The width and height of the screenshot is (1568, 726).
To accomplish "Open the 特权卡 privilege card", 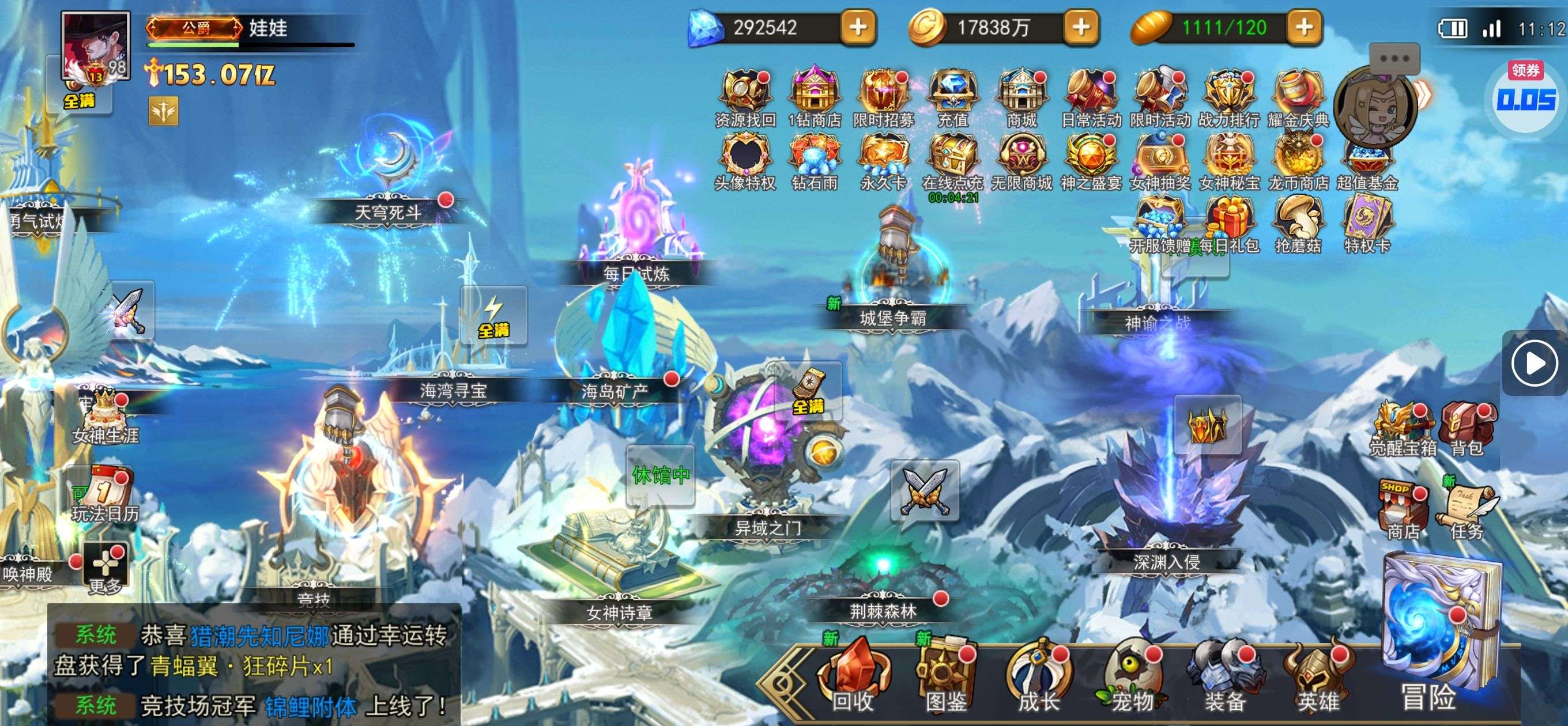I will click(1366, 224).
